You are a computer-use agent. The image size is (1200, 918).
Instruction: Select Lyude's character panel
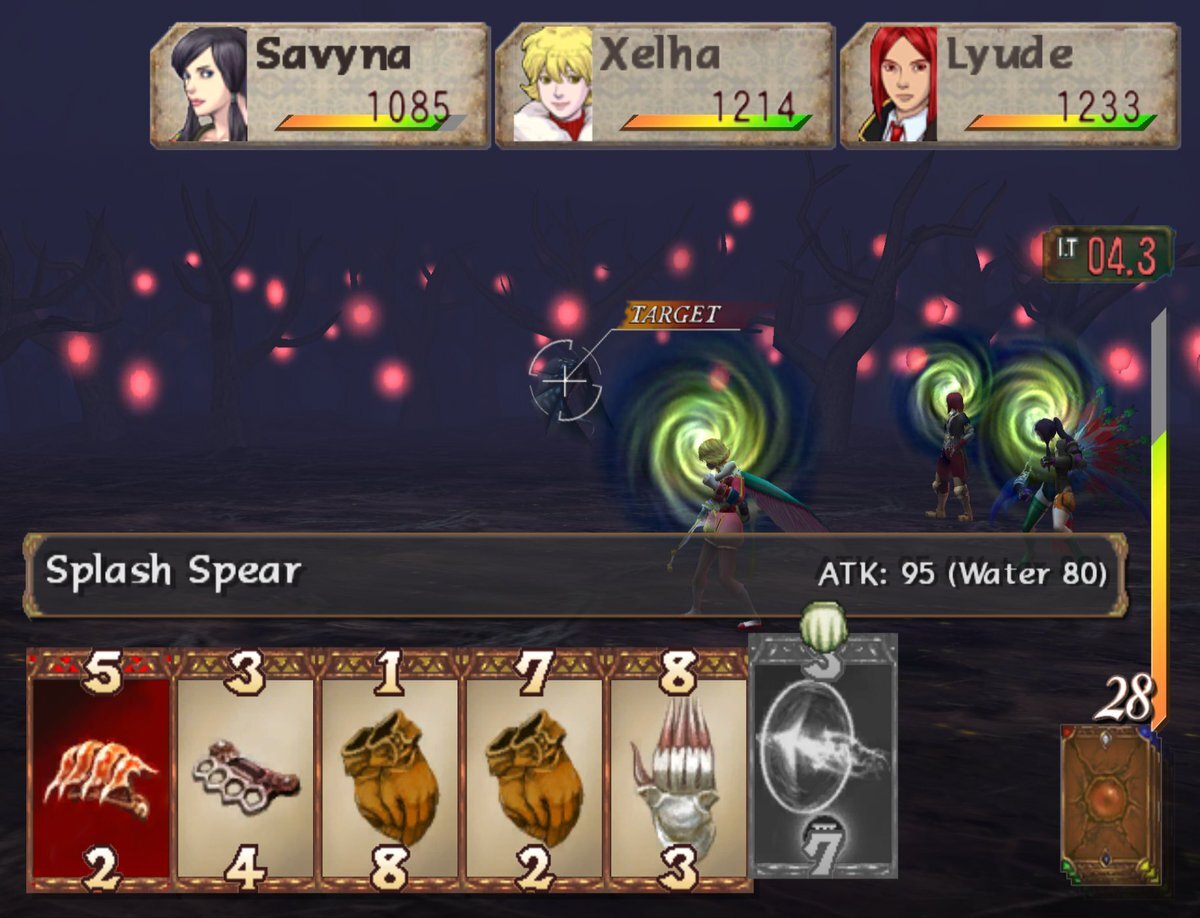tap(1010, 86)
